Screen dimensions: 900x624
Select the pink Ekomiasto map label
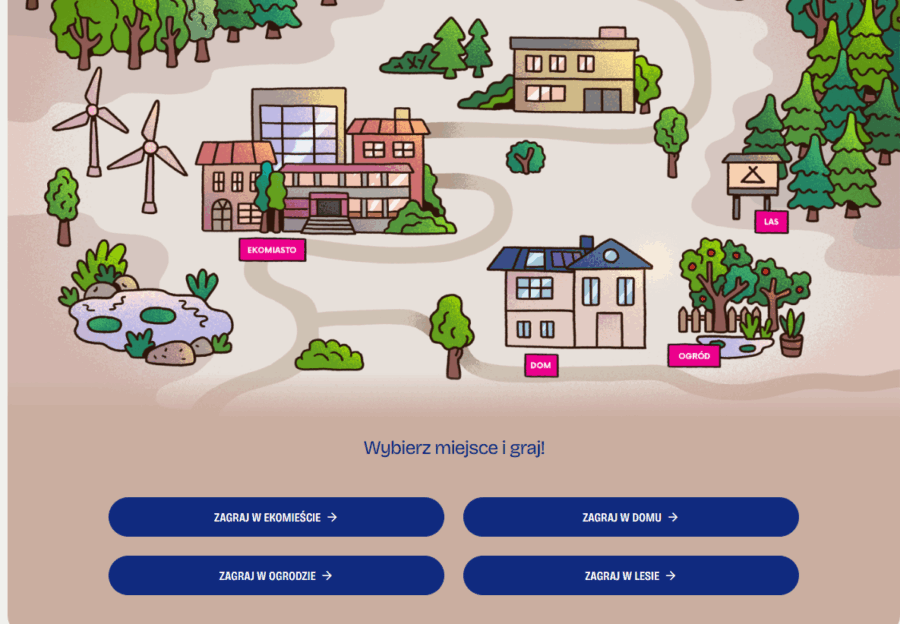click(x=272, y=250)
